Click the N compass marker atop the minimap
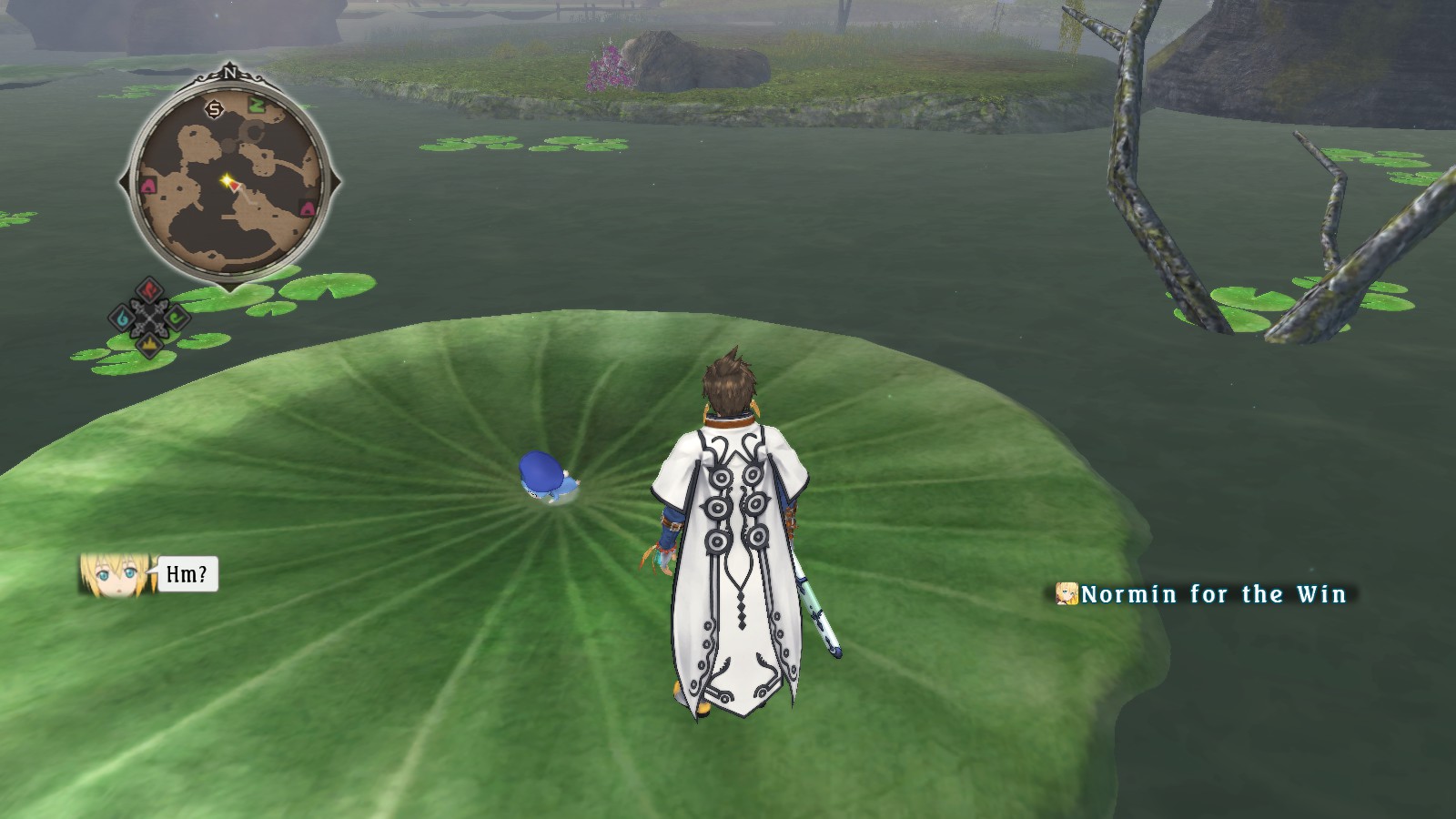 pyautogui.click(x=230, y=73)
